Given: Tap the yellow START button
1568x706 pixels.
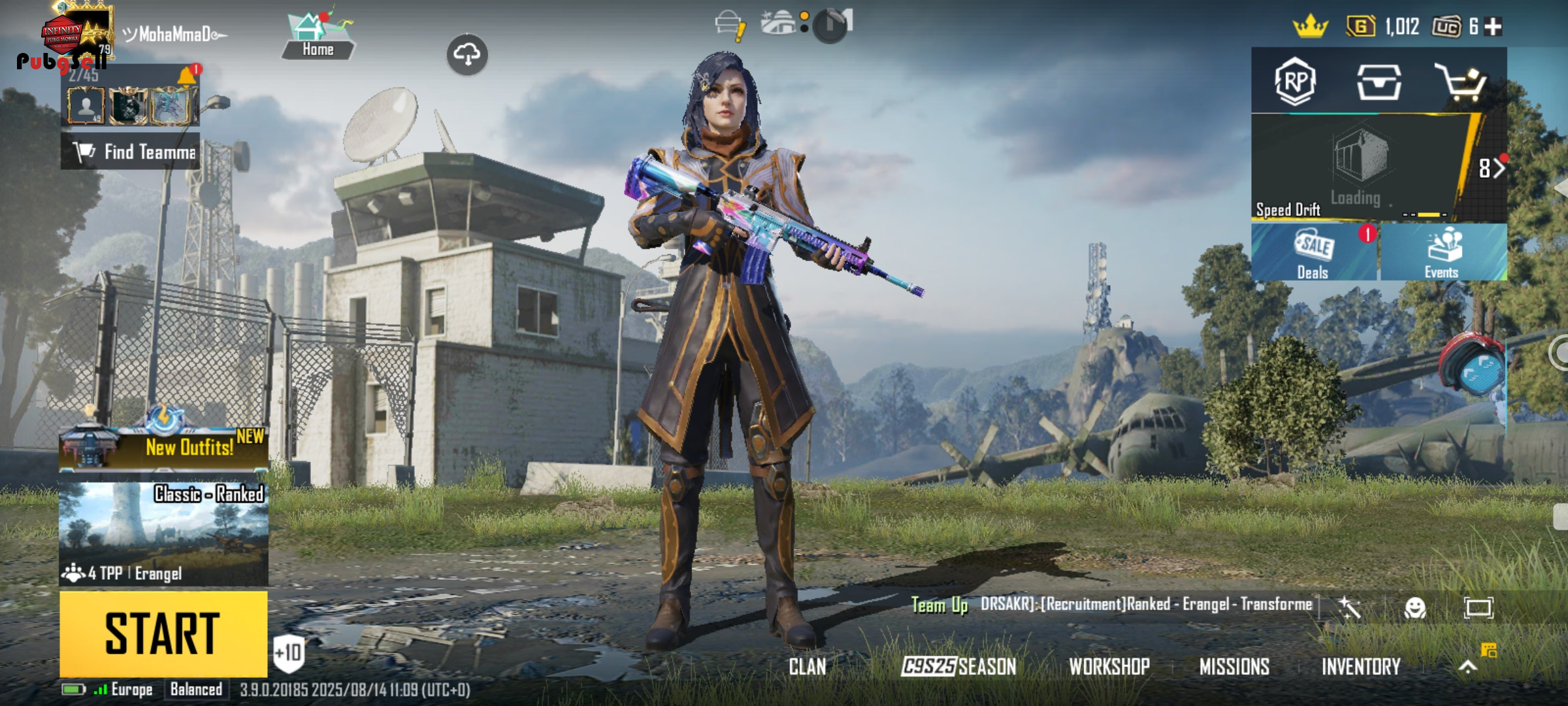Looking at the screenshot, I should coord(163,633).
